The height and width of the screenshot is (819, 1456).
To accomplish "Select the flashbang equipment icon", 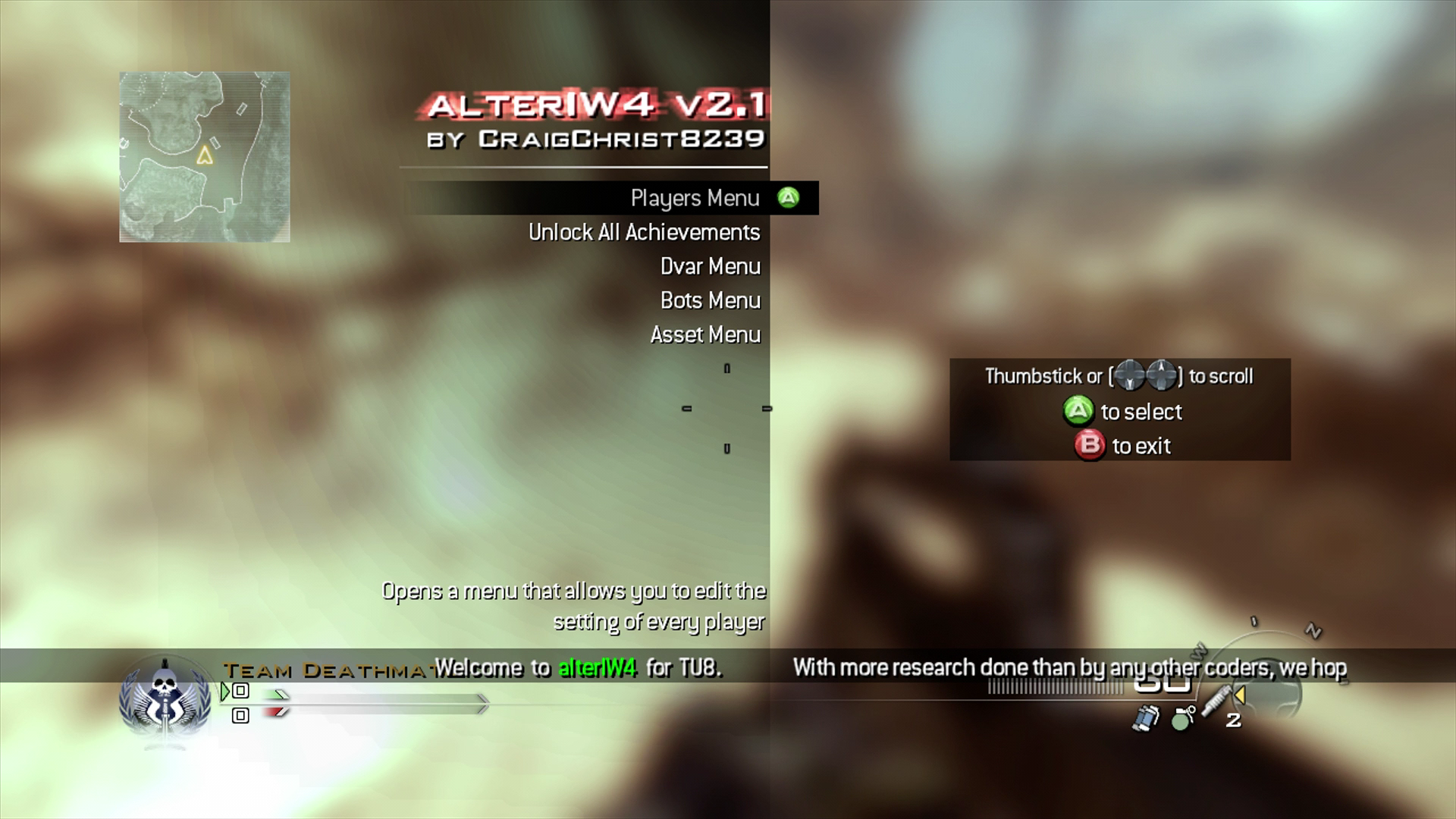I will point(1147,719).
